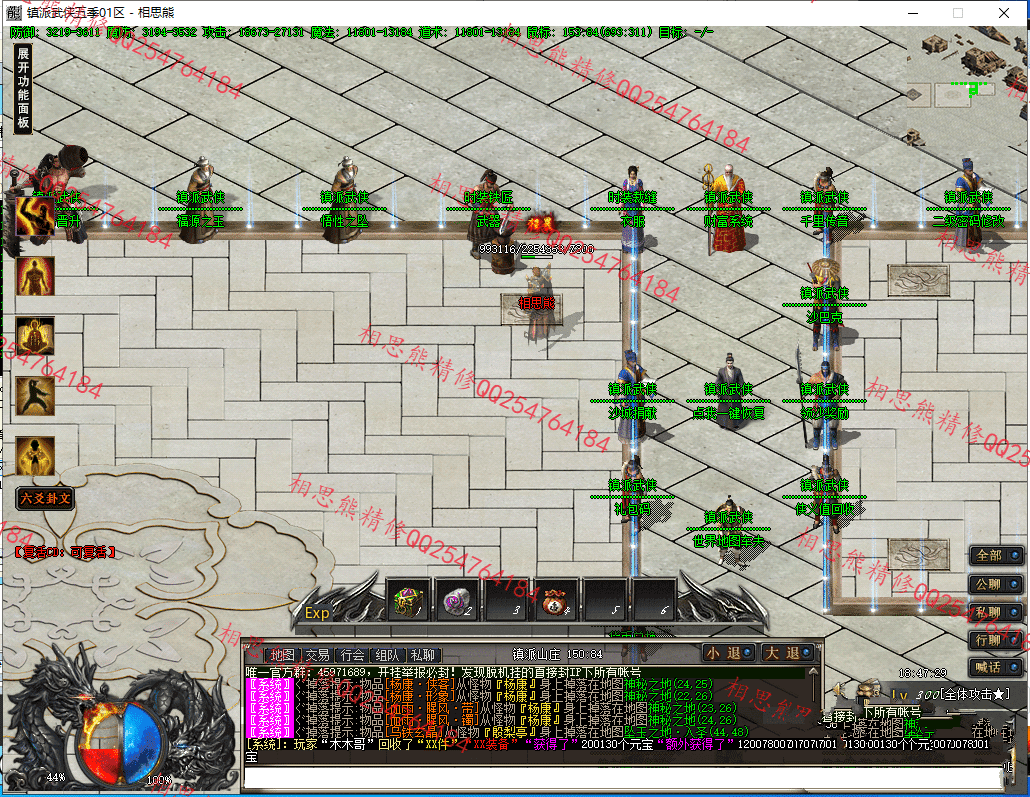Activate the flaming fist skill icon
The height and width of the screenshot is (797, 1030).
(35, 216)
